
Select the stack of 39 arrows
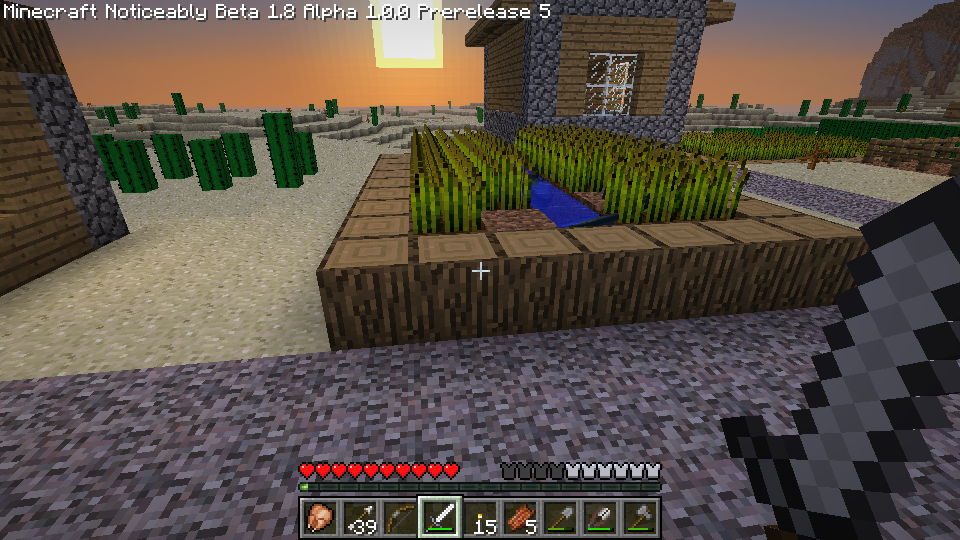click(x=359, y=517)
